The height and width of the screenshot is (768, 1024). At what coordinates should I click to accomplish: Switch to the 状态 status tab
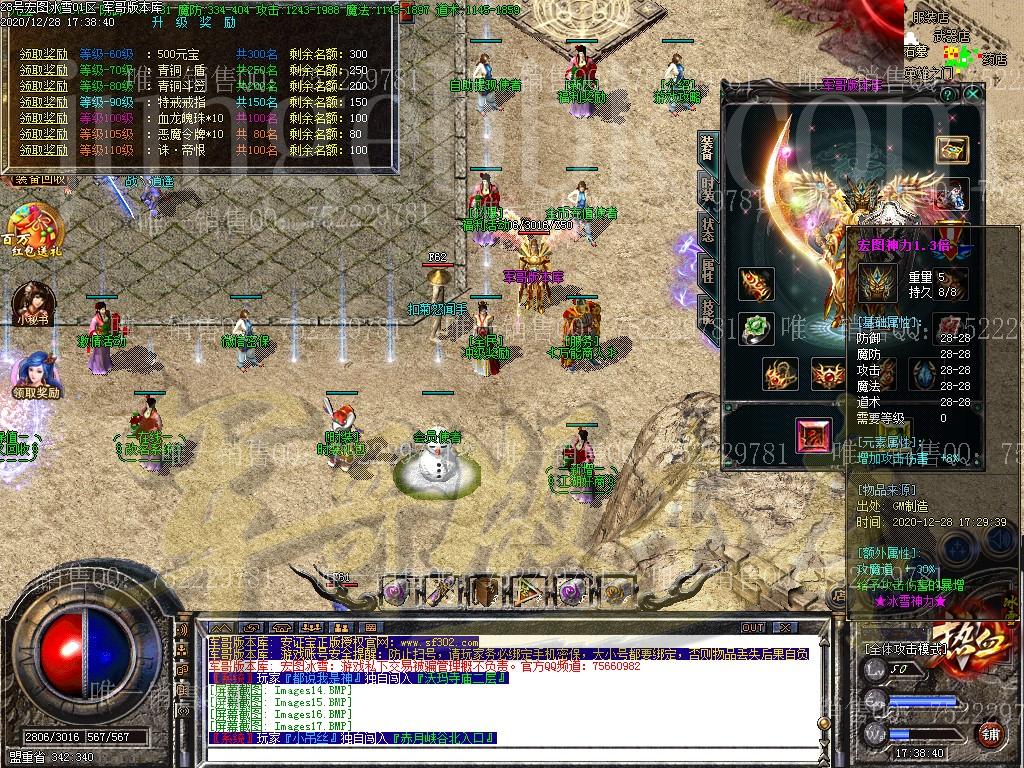coord(707,228)
